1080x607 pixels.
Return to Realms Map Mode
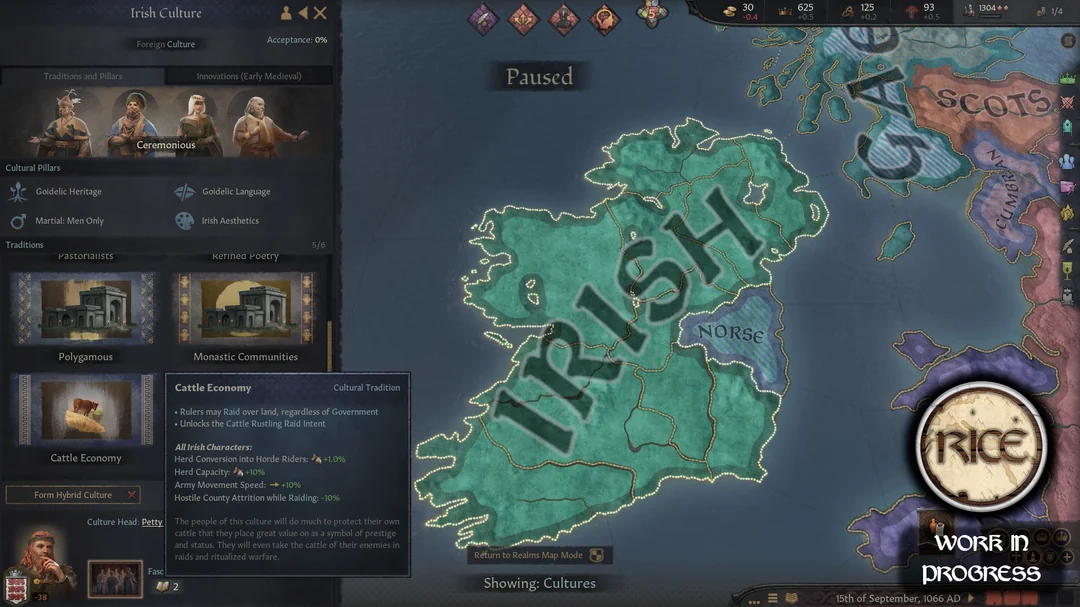539,555
